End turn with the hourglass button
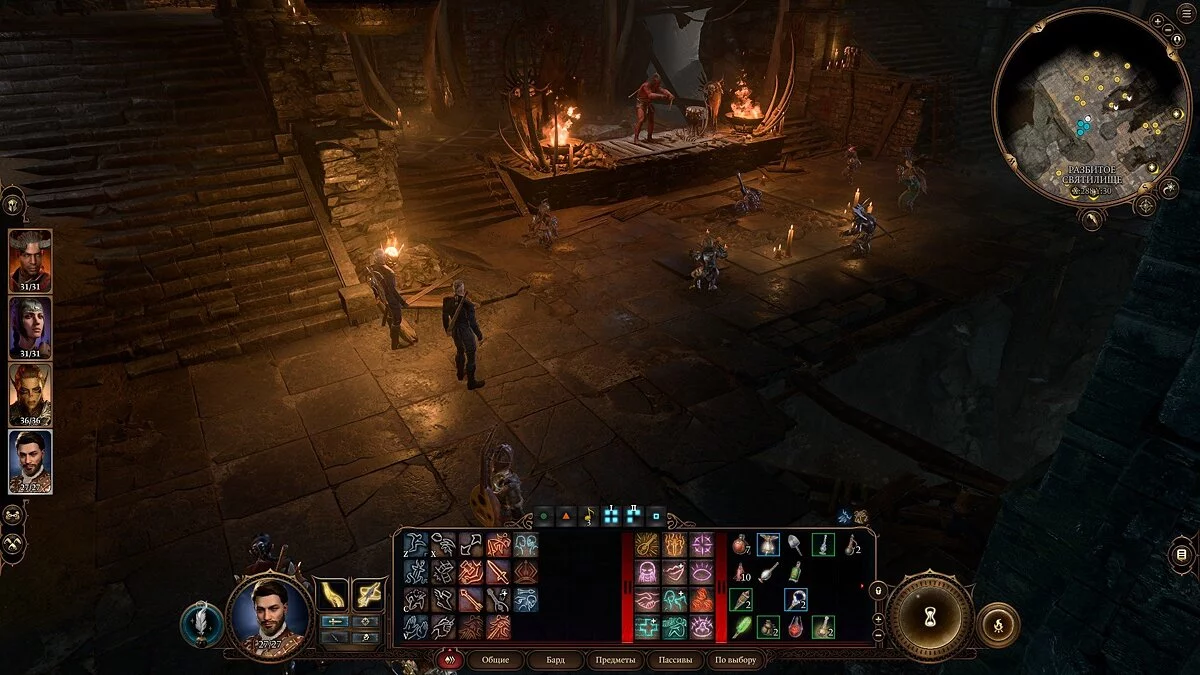Image resolution: width=1200 pixels, height=675 pixels. click(x=930, y=616)
